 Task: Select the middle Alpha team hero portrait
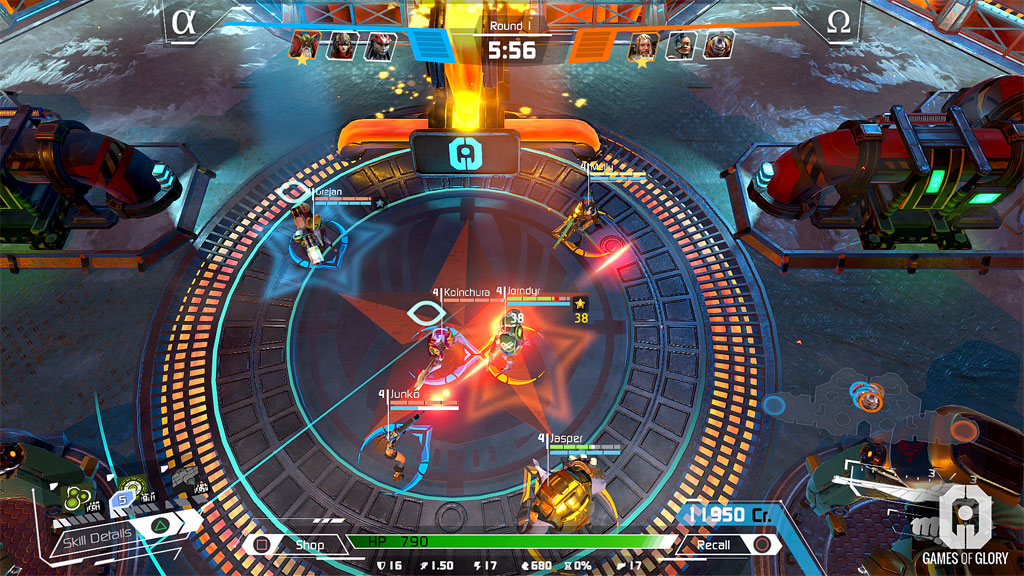(x=343, y=45)
